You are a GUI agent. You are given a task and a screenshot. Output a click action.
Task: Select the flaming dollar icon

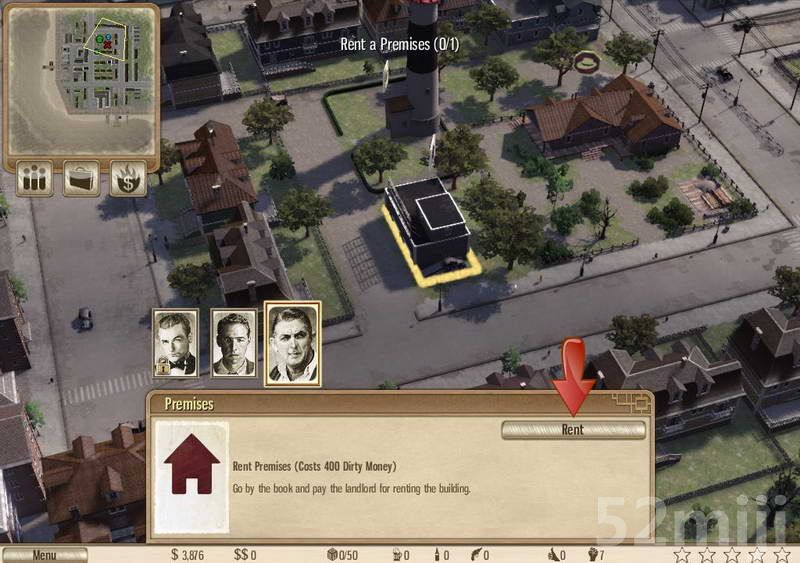point(128,179)
